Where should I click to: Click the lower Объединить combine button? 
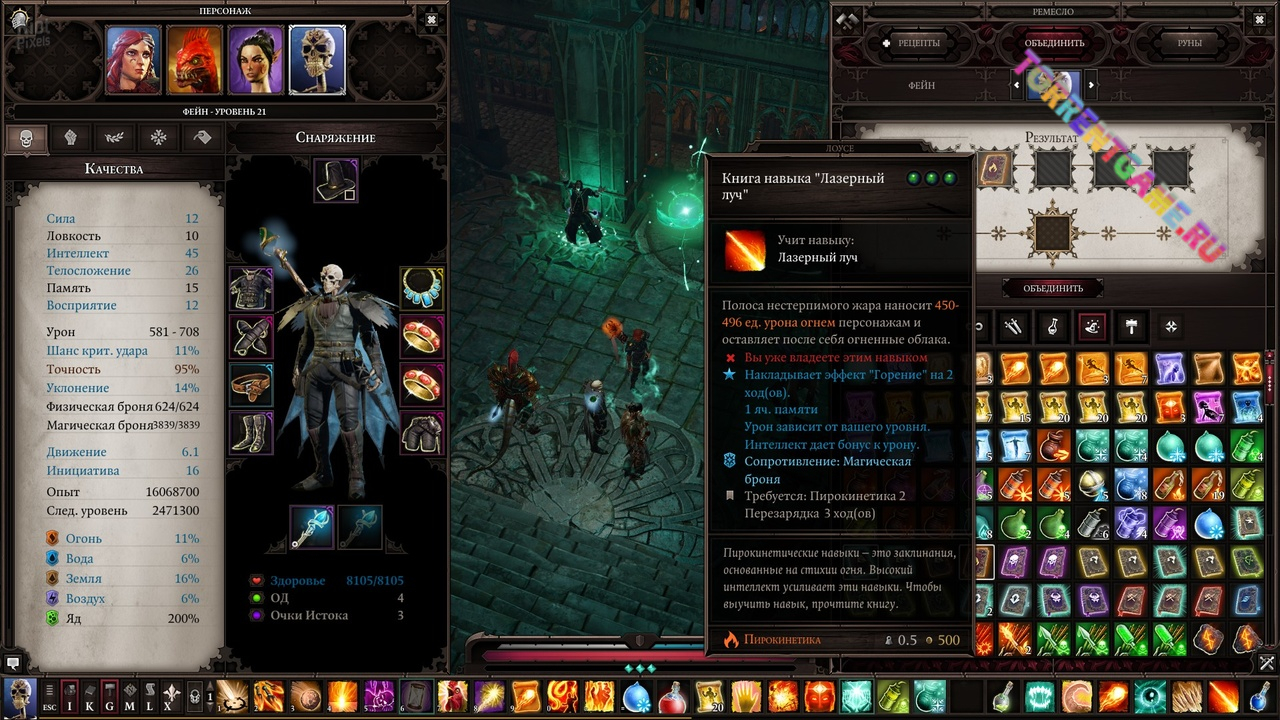tap(1053, 288)
